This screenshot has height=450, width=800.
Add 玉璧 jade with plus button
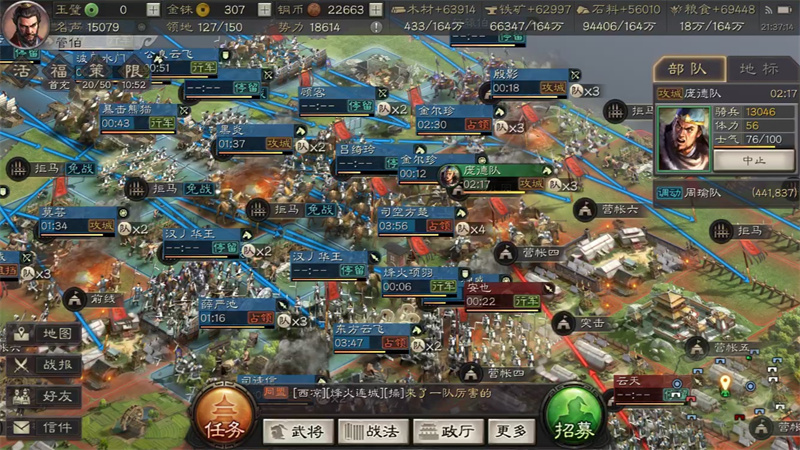152,9
